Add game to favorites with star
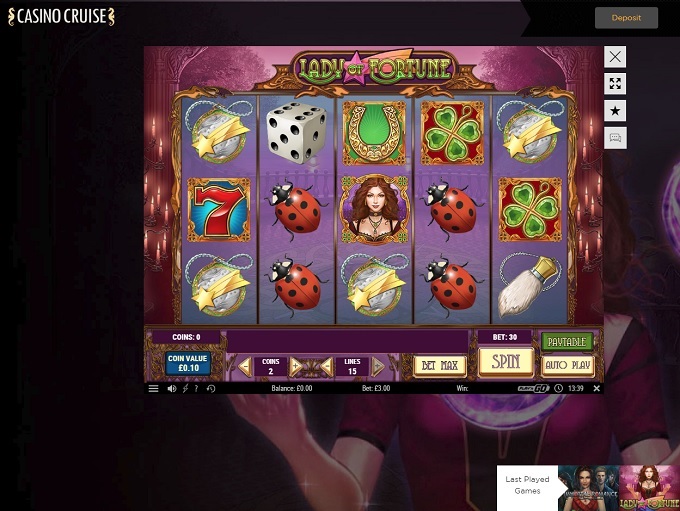 (x=616, y=111)
